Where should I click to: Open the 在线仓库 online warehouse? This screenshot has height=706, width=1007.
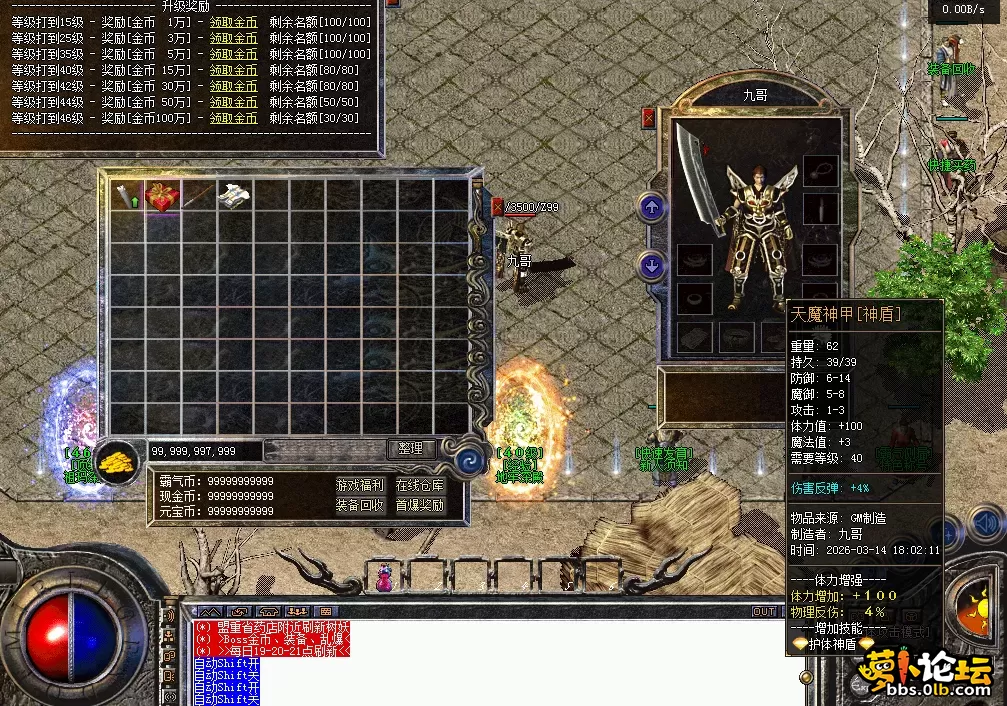(x=420, y=485)
